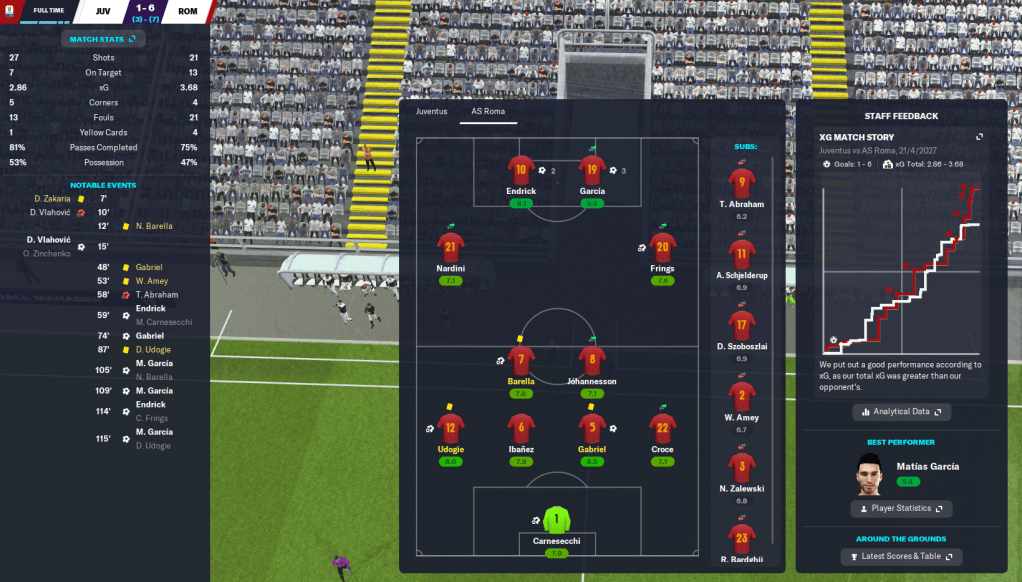Expand the xG Match Story chart
Viewport: 1022px width, 582px height.
979,137
